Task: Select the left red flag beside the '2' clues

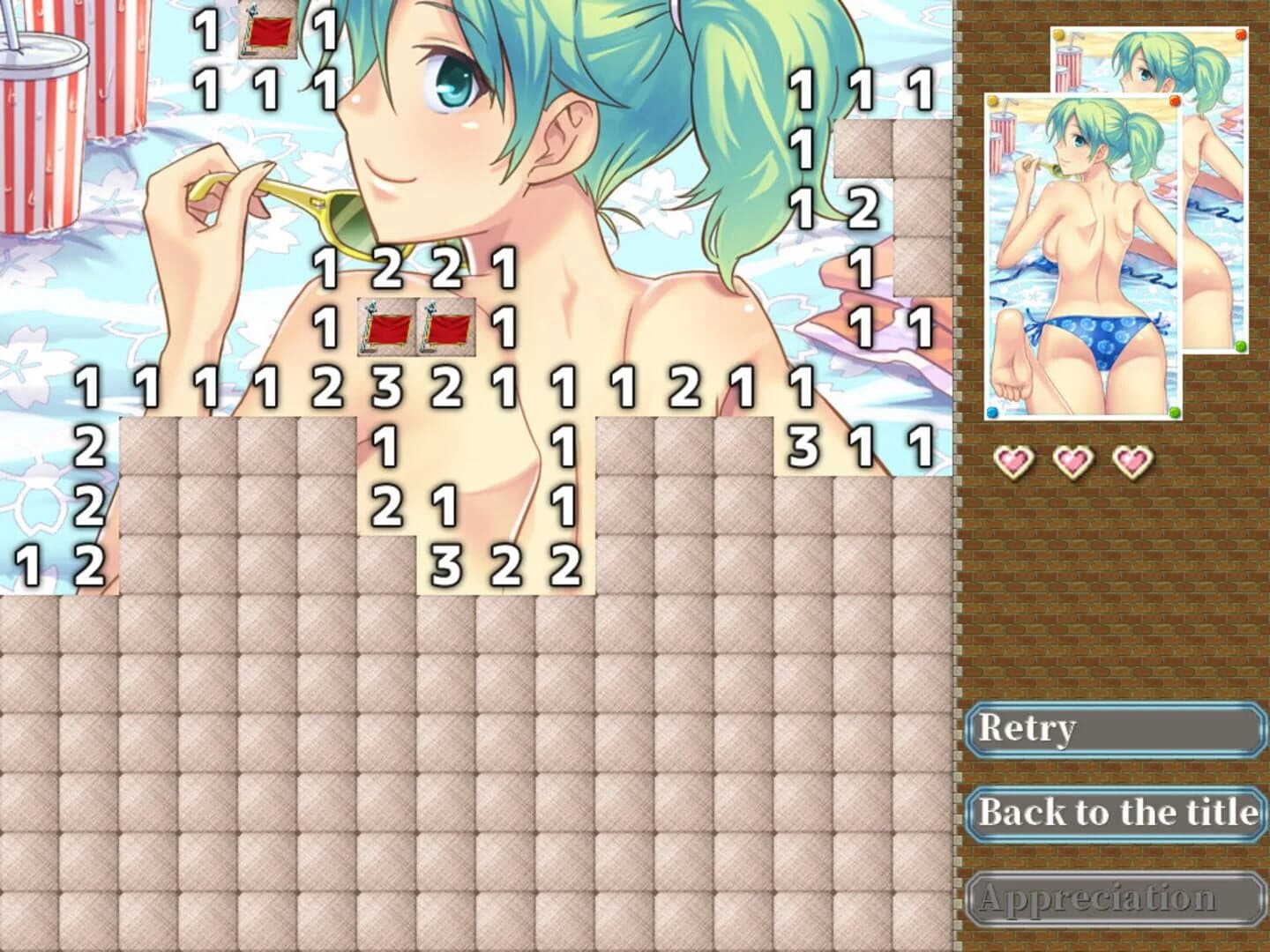Action: point(385,328)
